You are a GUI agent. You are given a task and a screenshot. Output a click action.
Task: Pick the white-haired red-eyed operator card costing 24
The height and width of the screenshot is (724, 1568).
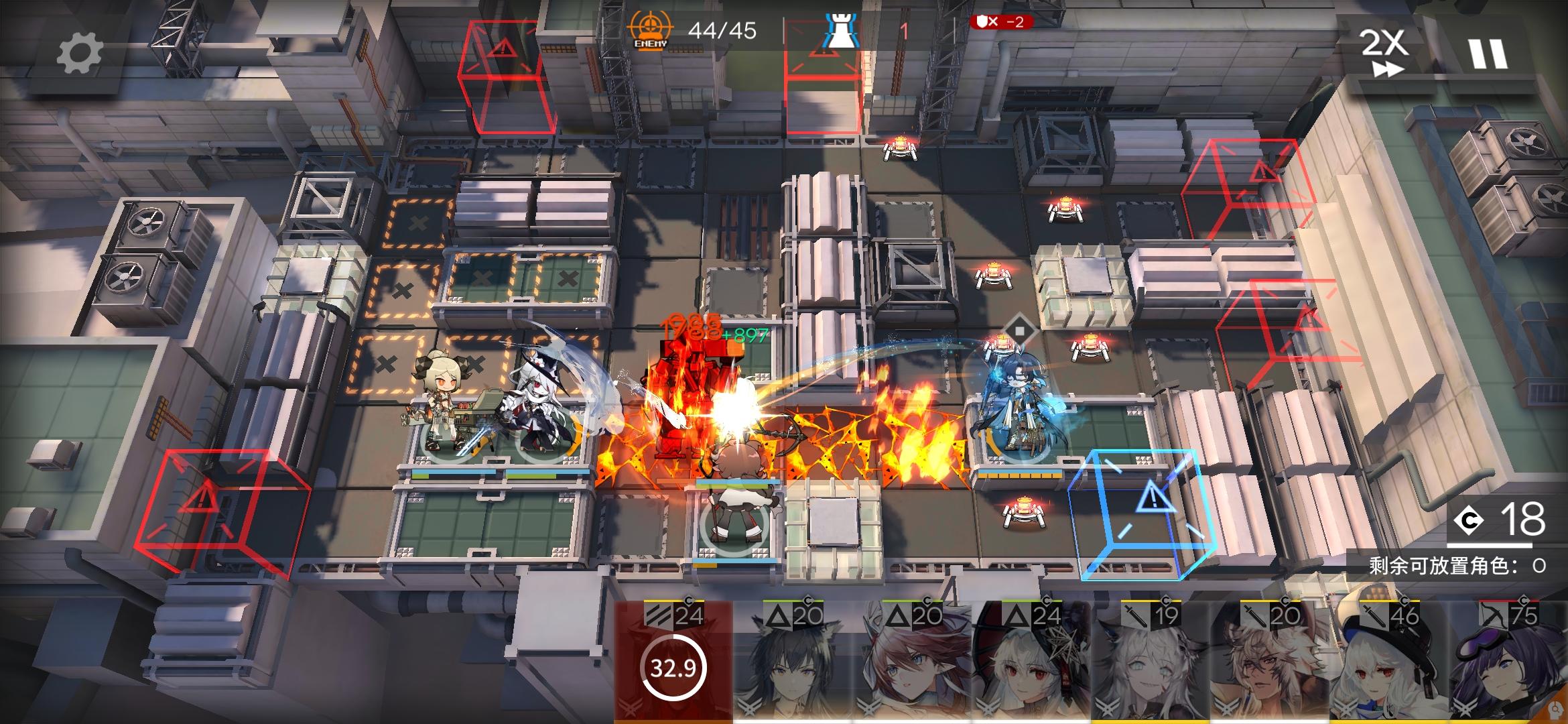(1032, 662)
